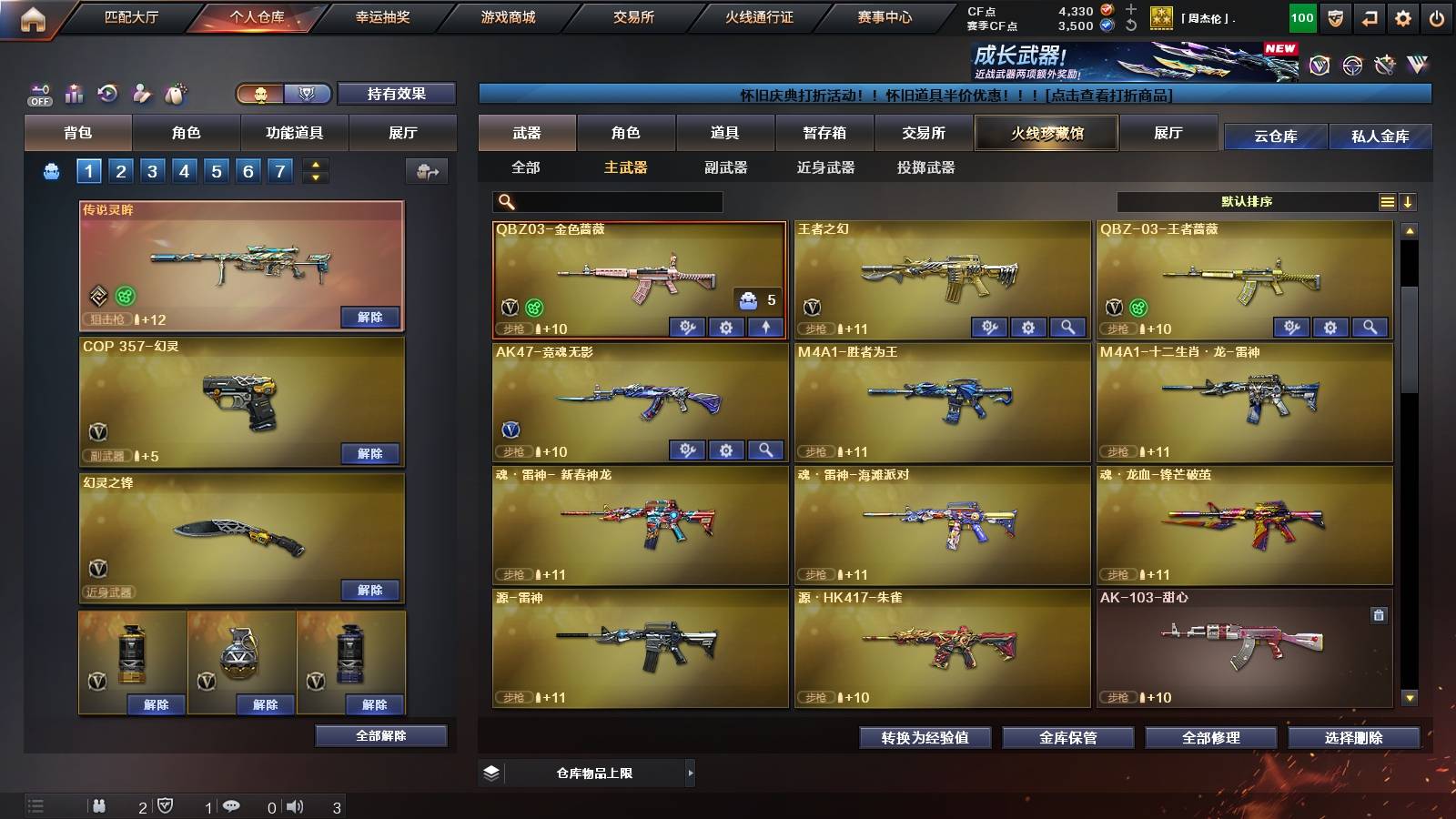
Task: Toggle the OFF key switch in left panel
Action: (x=38, y=94)
